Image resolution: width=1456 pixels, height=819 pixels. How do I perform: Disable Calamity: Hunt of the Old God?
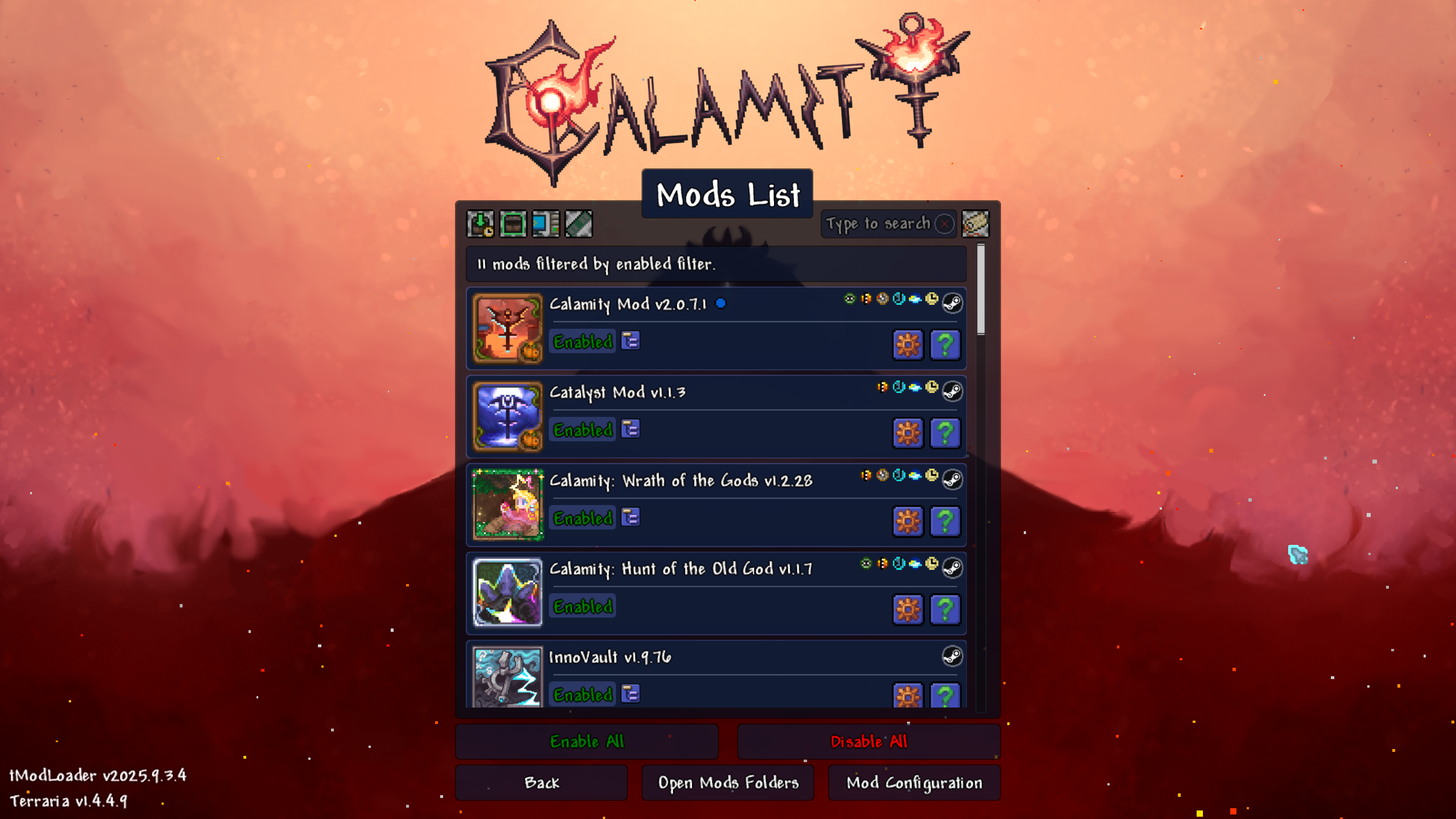[x=581, y=606]
